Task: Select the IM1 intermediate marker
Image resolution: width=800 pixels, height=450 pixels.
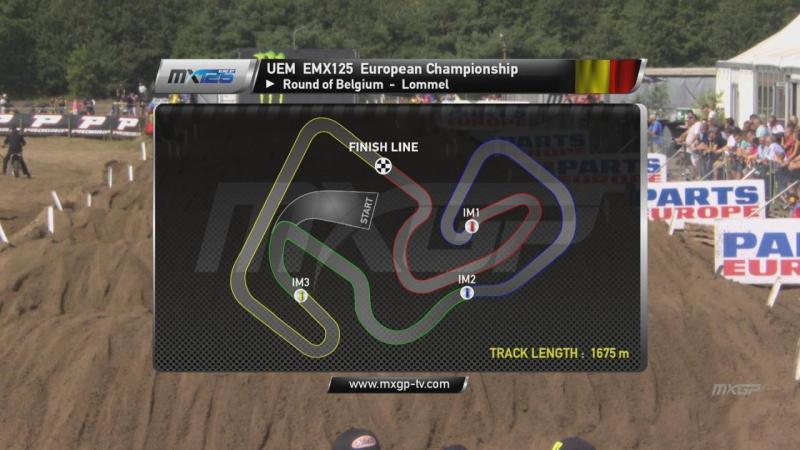Action: click(471, 227)
